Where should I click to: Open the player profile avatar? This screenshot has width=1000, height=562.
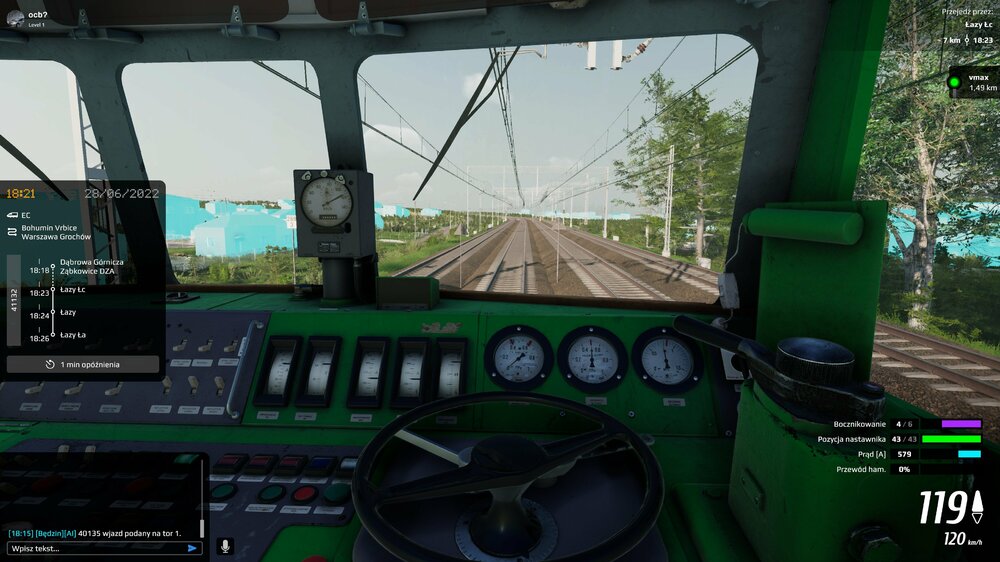click(14, 17)
